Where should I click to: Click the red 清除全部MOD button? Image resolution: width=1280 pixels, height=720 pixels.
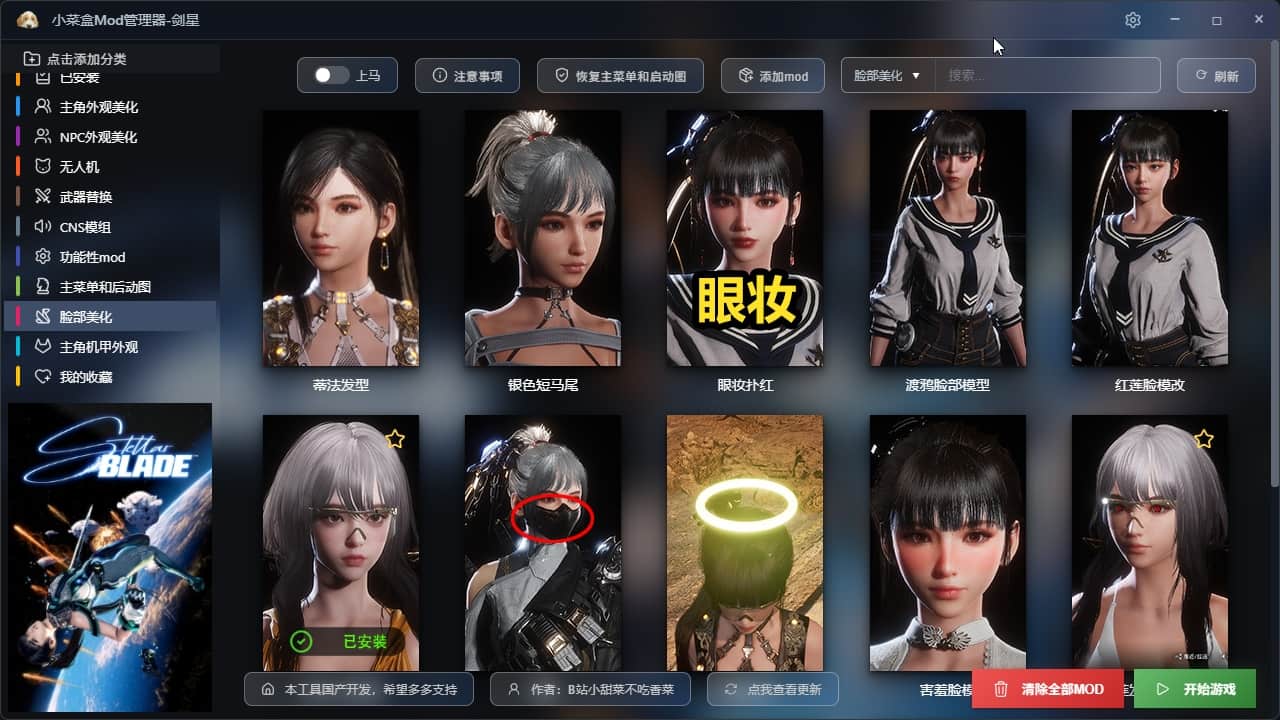[1048, 689]
